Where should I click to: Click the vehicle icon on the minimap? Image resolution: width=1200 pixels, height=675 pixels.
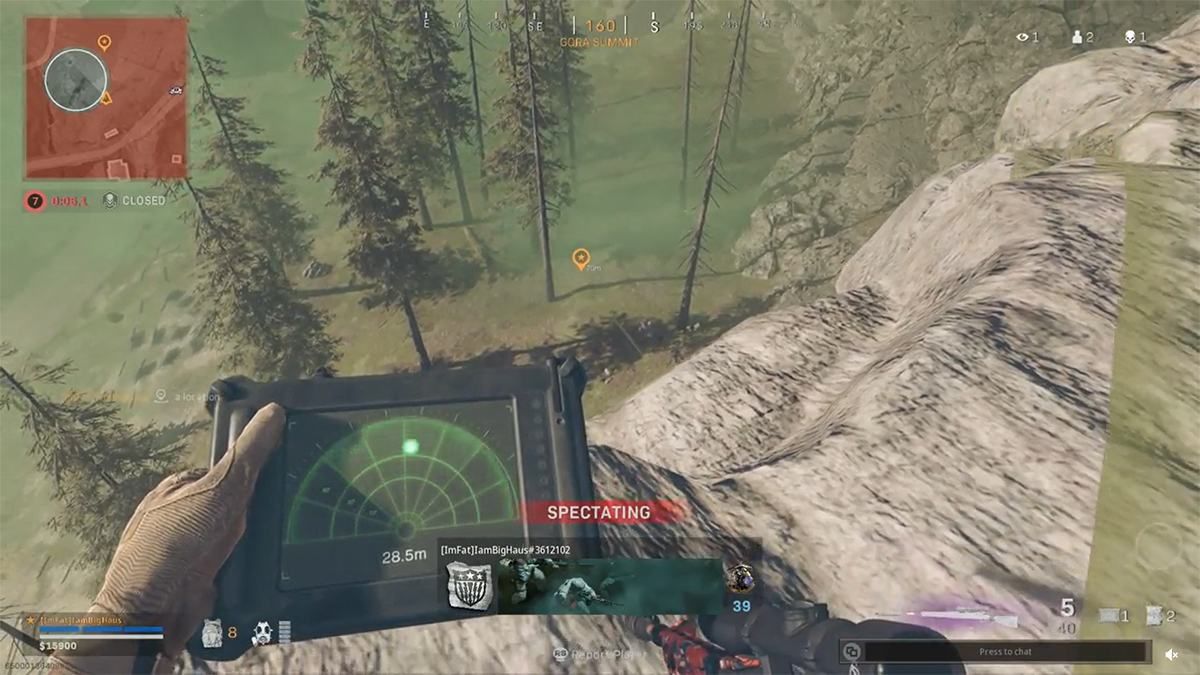pyautogui.click(x=176, y=90)
